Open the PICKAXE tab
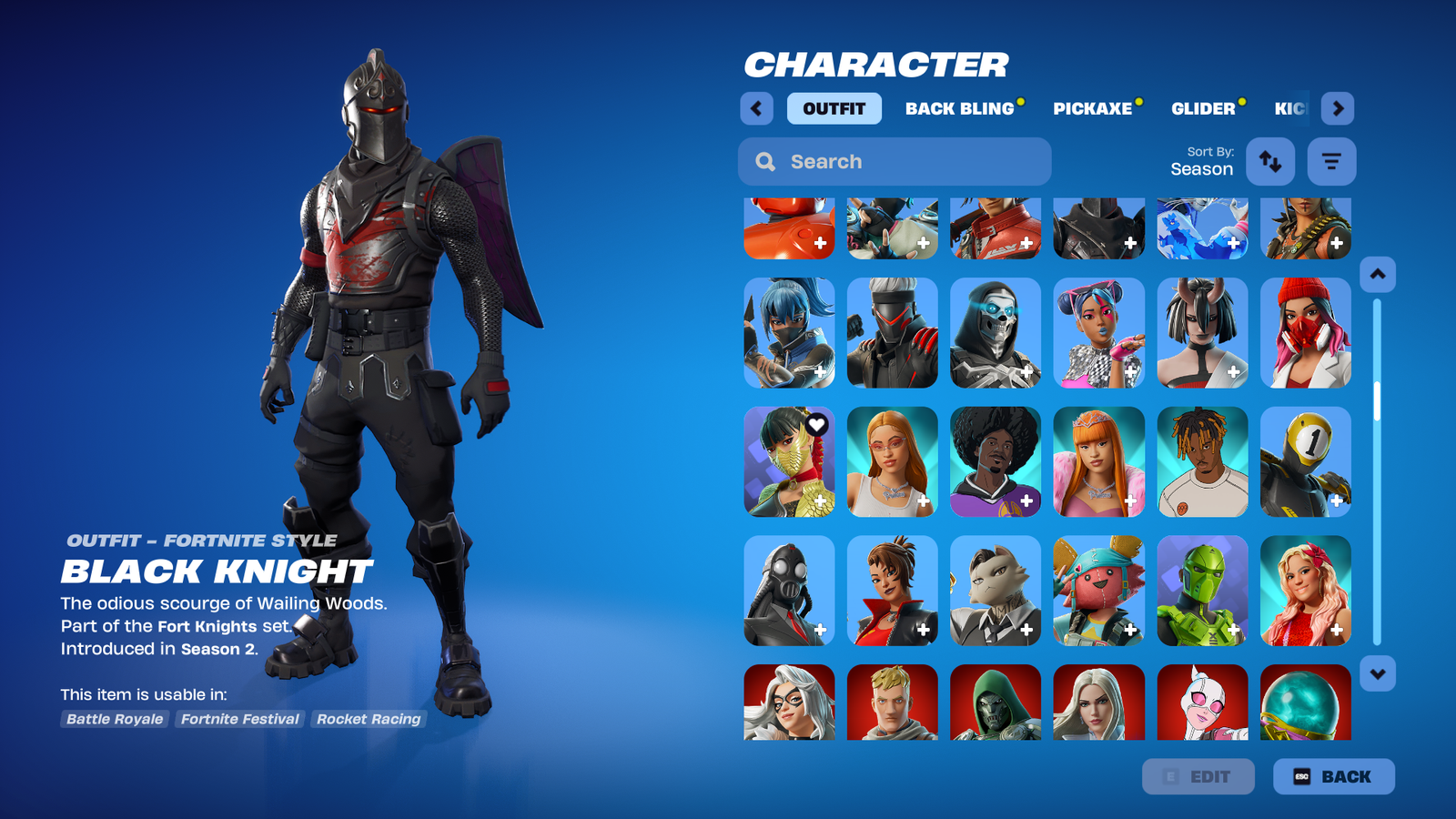The image size is (1456, 819). 1092,108
